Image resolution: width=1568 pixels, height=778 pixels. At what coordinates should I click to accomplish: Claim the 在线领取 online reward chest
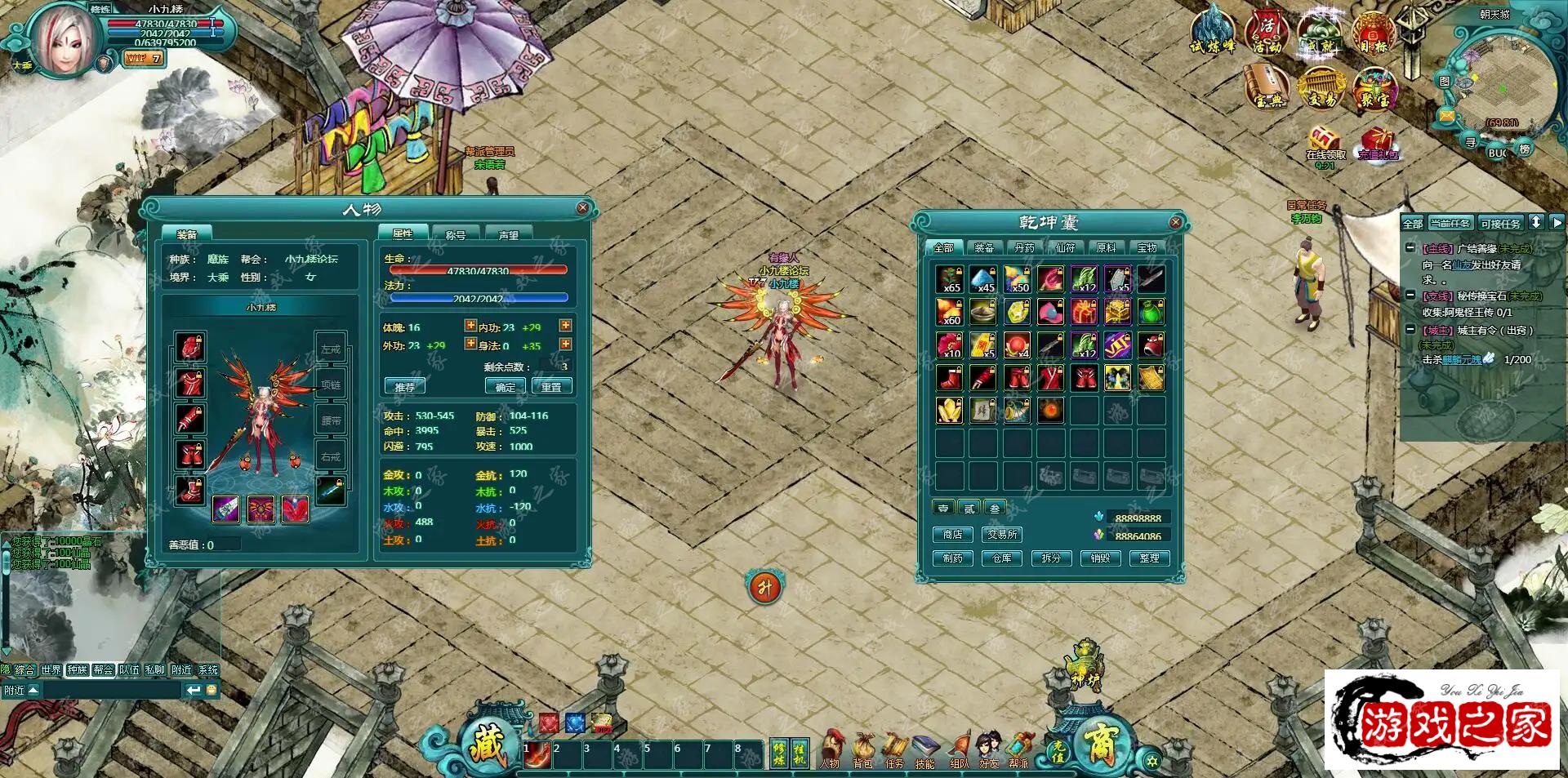point(1325,145)
